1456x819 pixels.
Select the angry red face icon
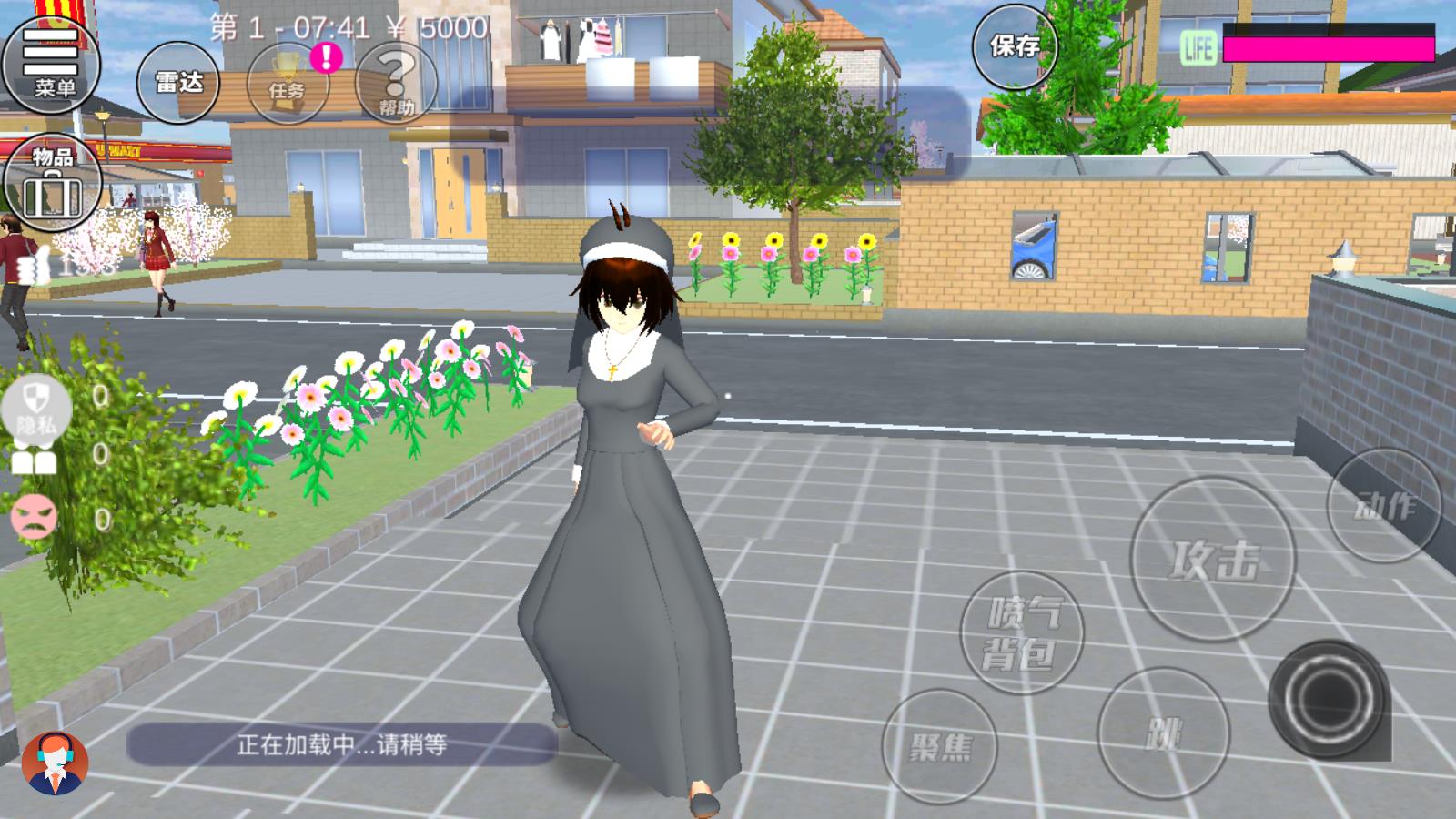34,517
